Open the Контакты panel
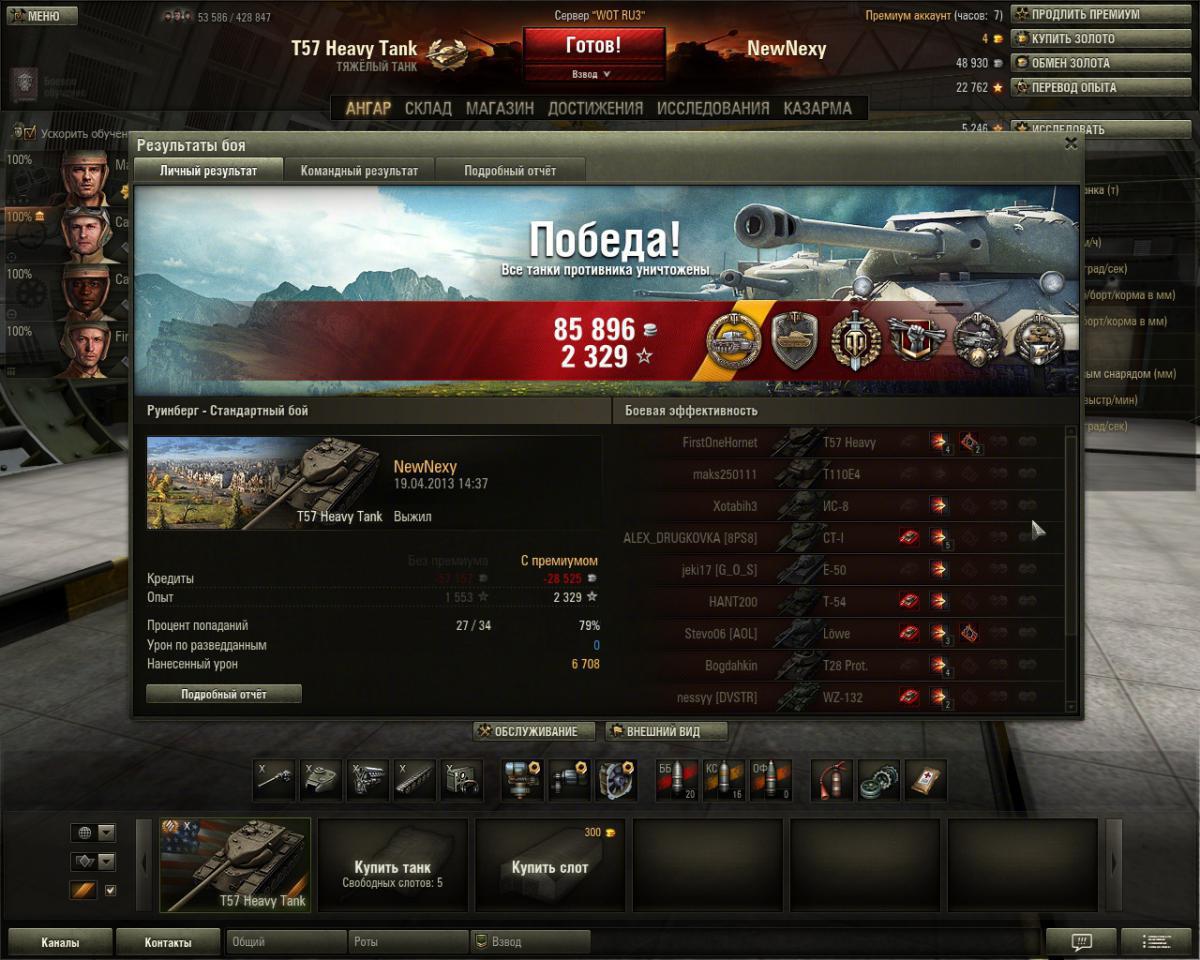The height and width of the screenshot is (960, 1200). tap(168, 942)
